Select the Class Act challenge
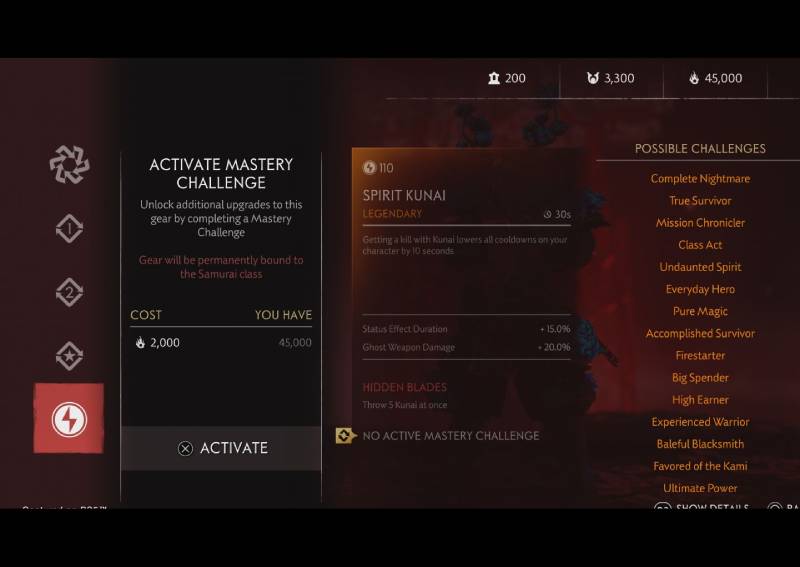Image resolution: width=800 pixels, height=567 pixels. point(700,245)
